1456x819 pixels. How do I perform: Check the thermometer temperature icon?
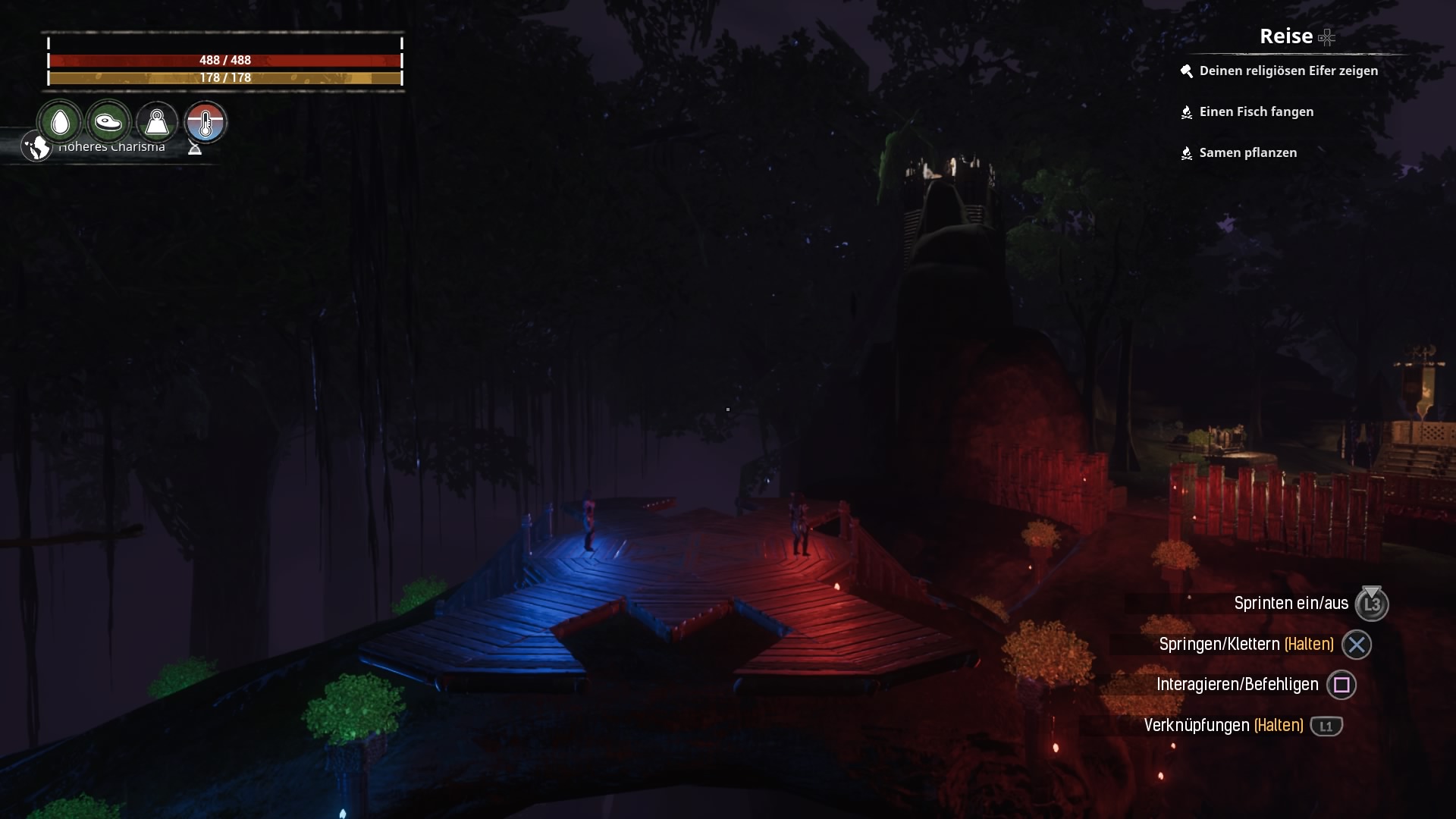click(206, 122)
